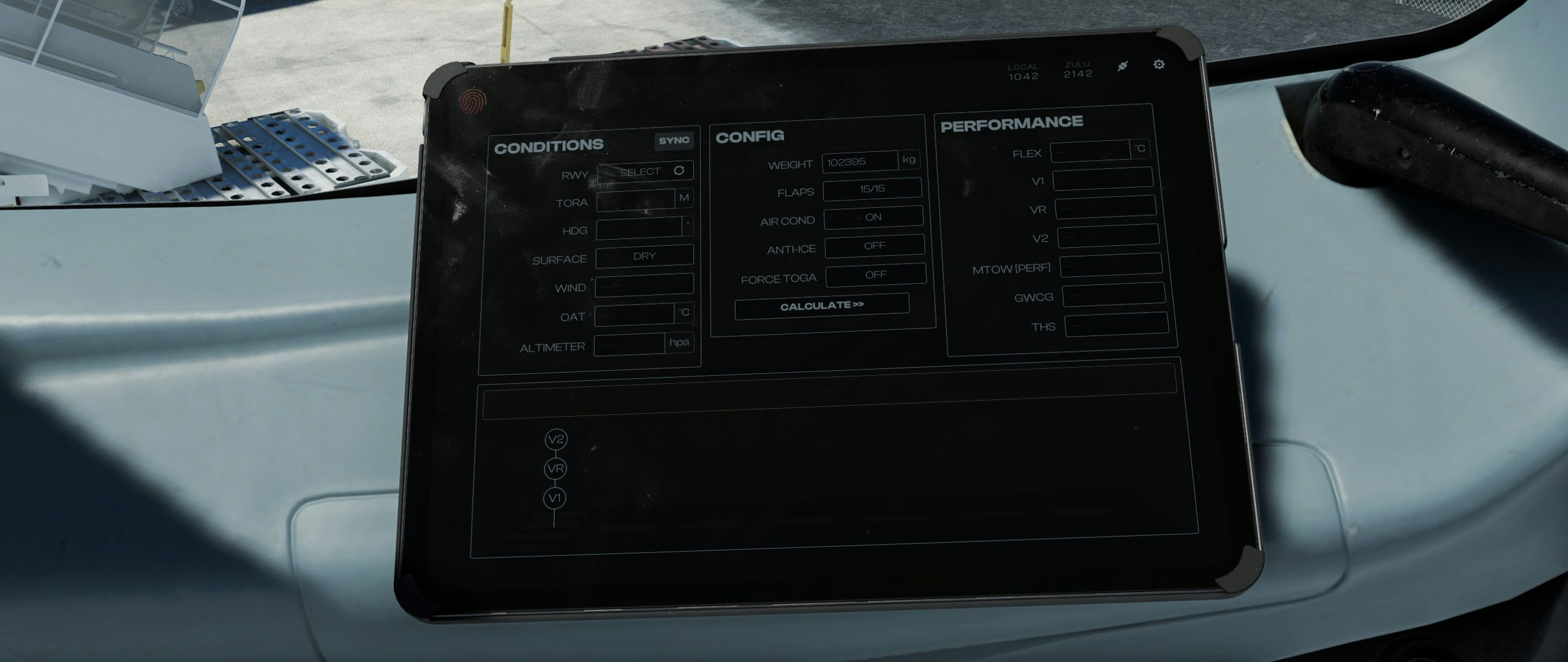
Task: Change the FLAPS 15/15 setting
Action: point(872,189)
